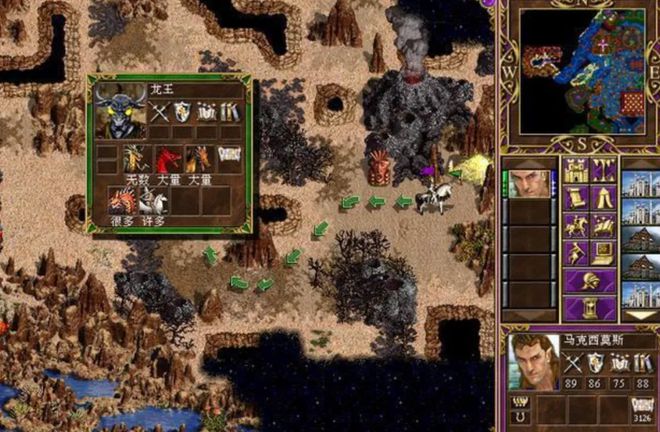The image size is (660, 432).
Task: Click the tent sleep hero button
Action: pos(603,198)
